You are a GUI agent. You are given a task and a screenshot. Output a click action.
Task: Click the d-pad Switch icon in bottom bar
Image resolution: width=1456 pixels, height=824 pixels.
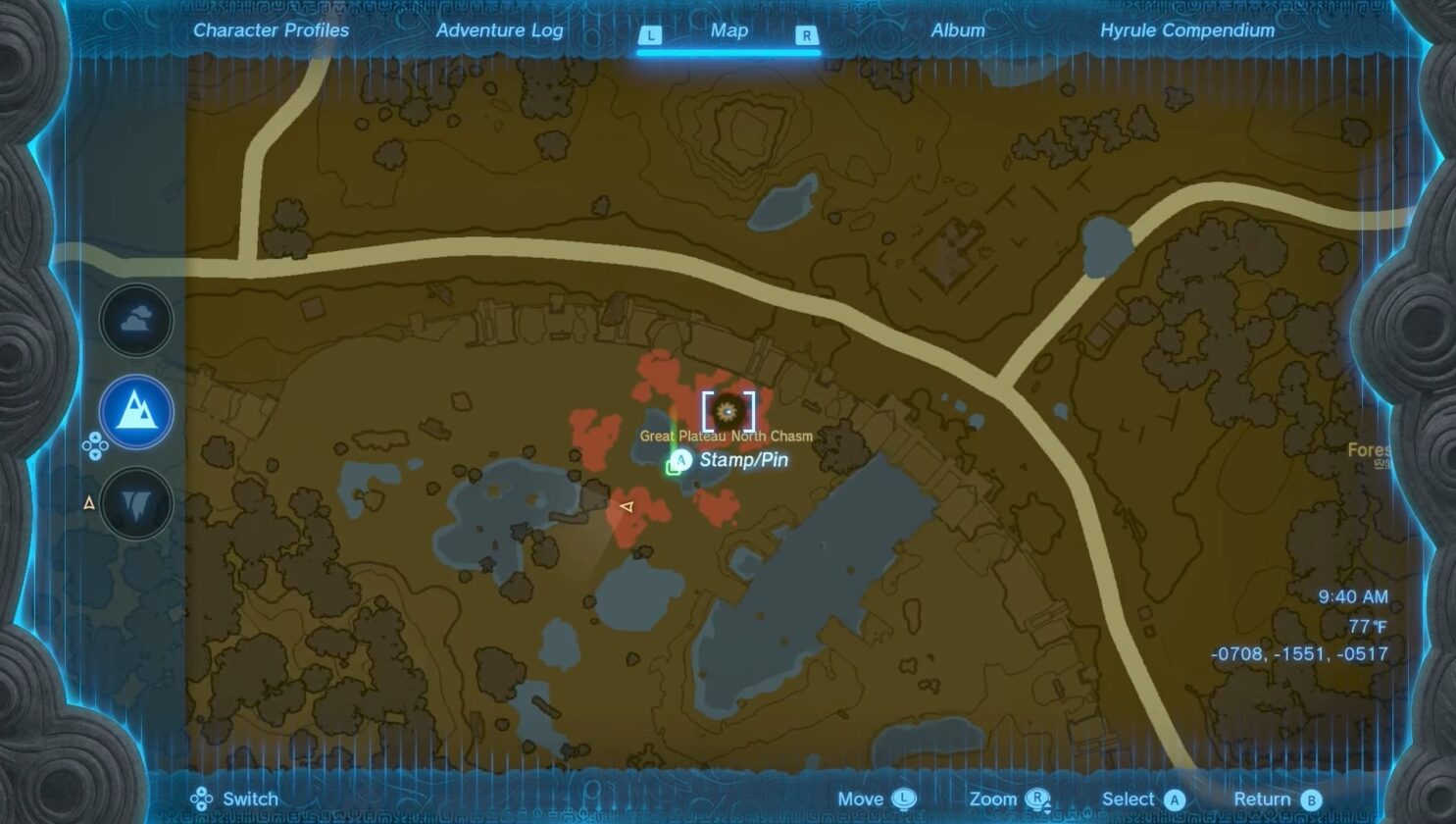click(199, 798)
